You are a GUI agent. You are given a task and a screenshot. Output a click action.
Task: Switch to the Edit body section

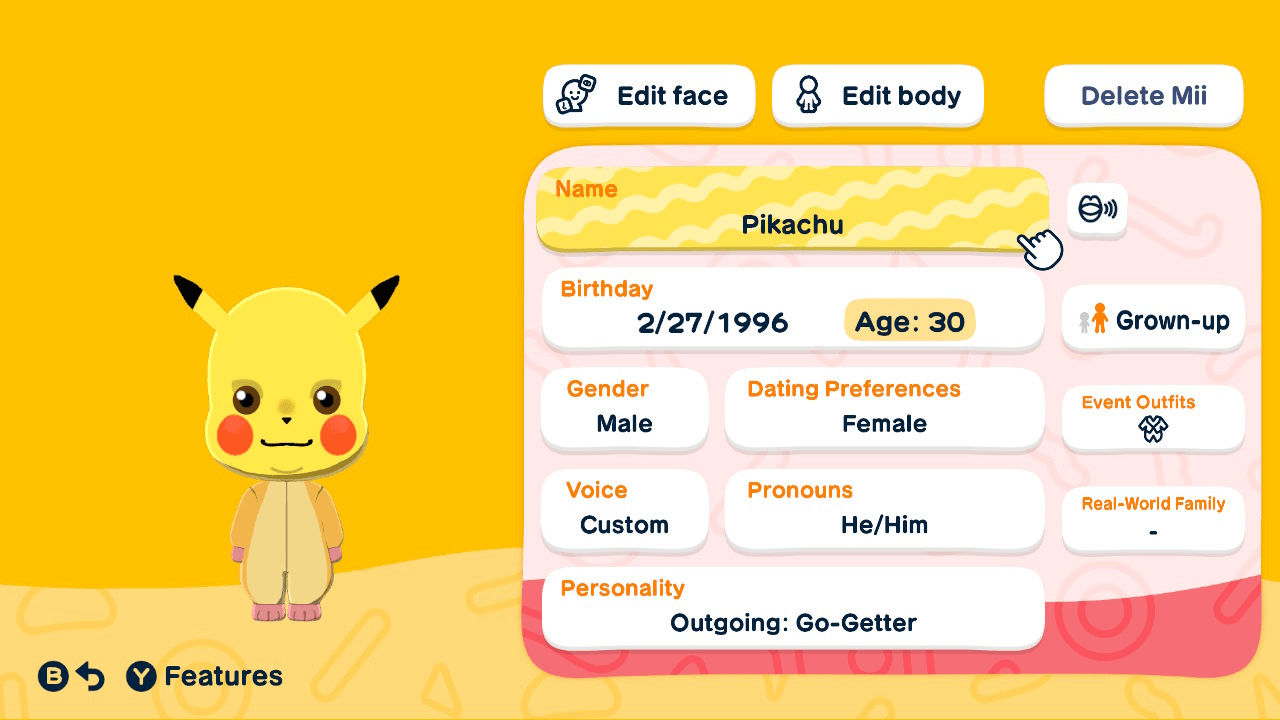(x=877, y=95)
